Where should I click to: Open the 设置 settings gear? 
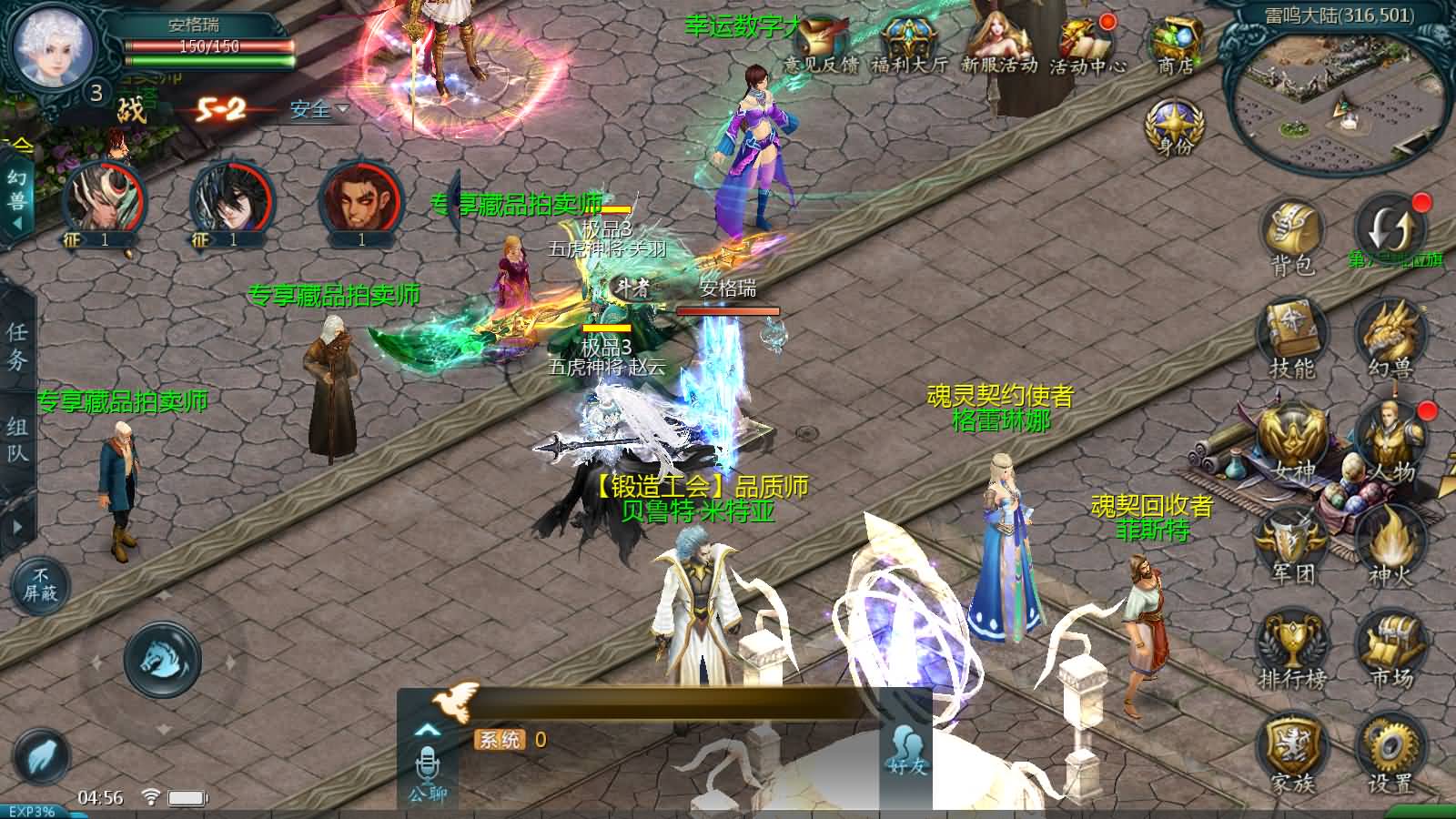pos(1390,752)
